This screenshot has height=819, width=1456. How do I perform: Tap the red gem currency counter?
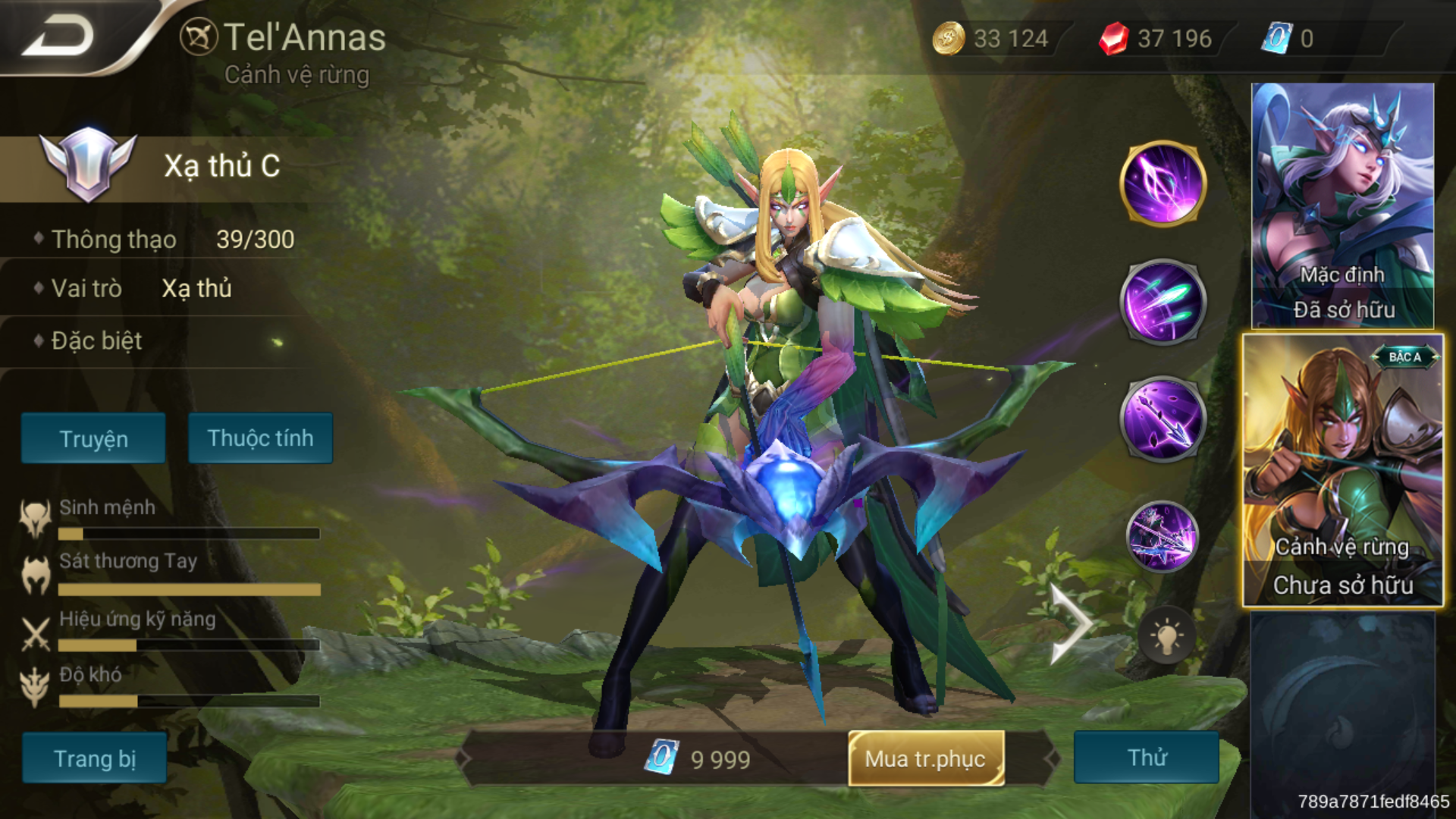point(1156,38)
